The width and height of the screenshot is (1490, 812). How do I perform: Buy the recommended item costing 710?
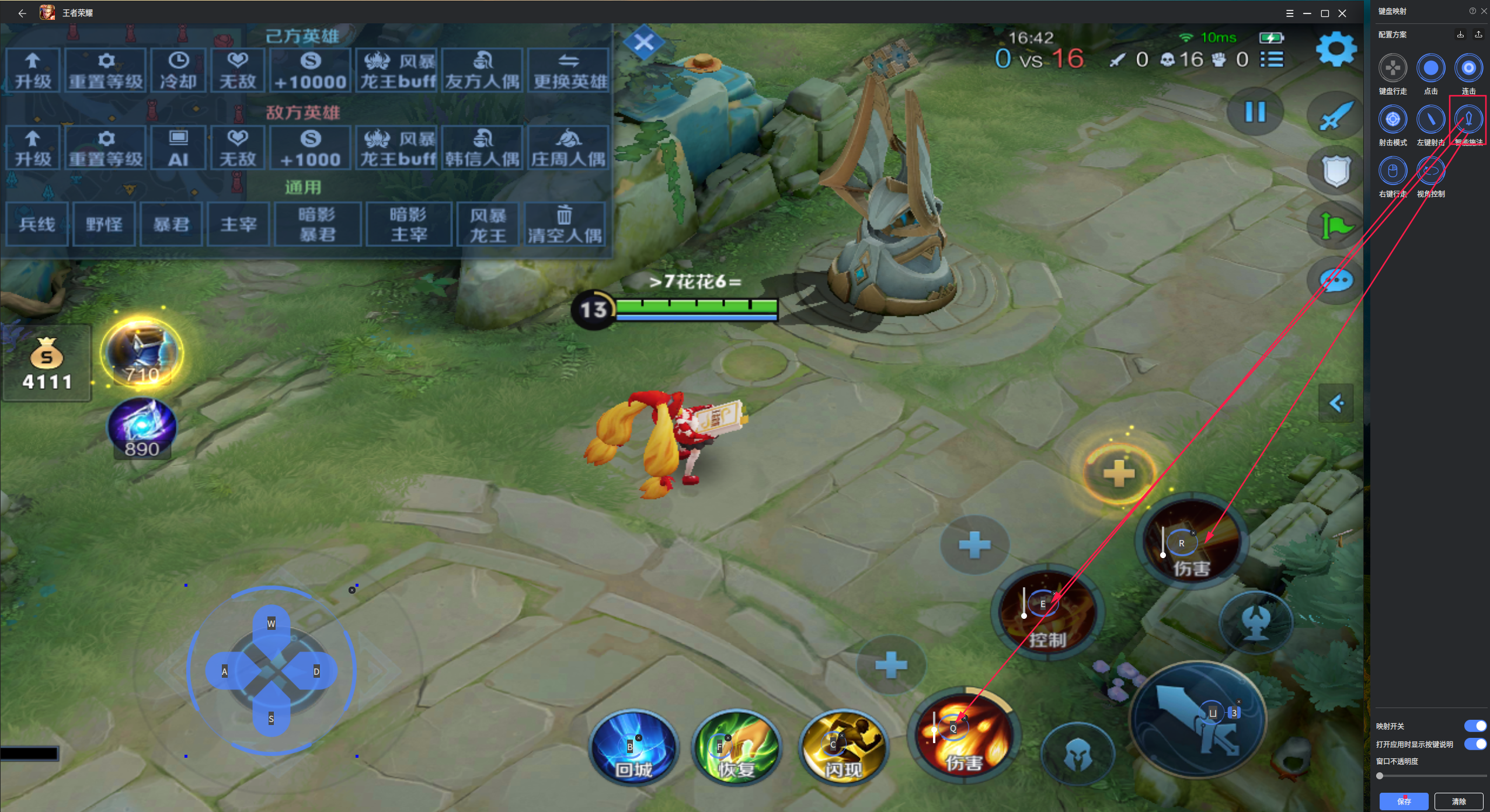[142, 352]
